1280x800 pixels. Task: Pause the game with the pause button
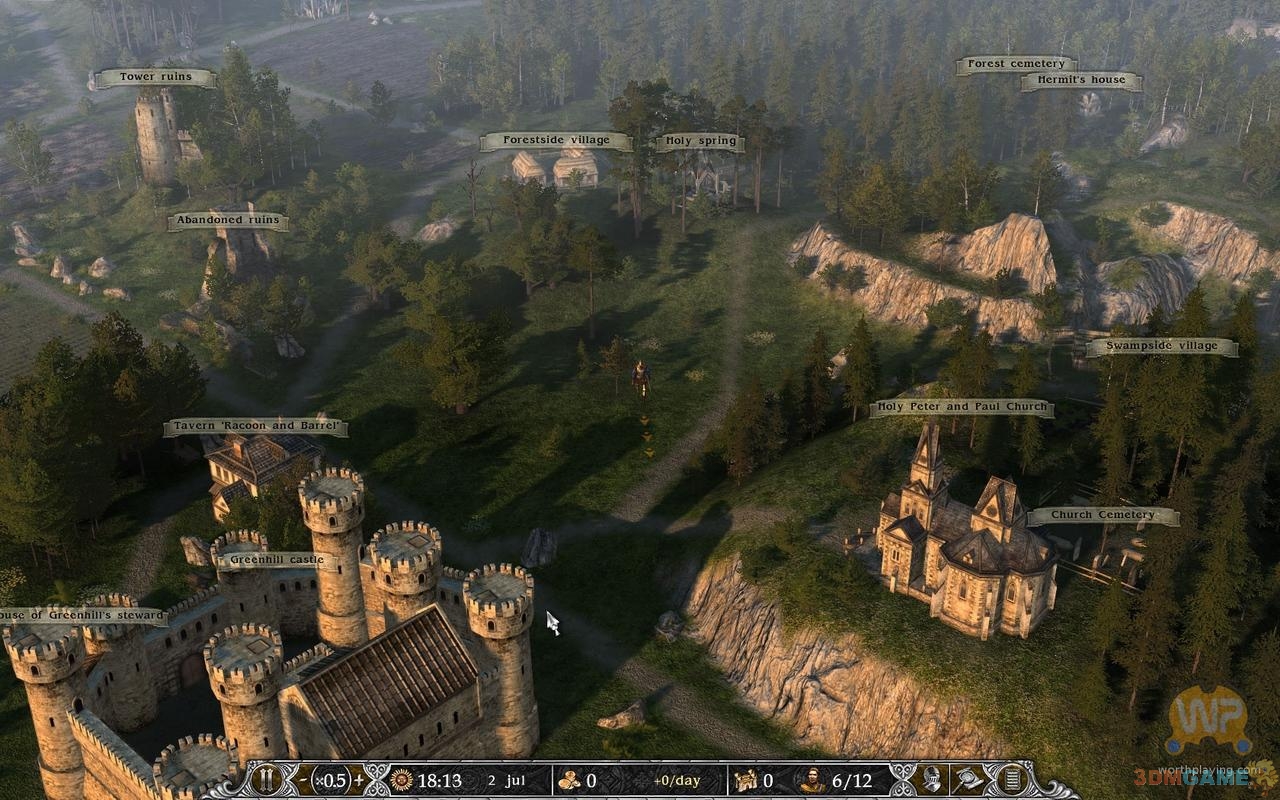pos(266,780)
